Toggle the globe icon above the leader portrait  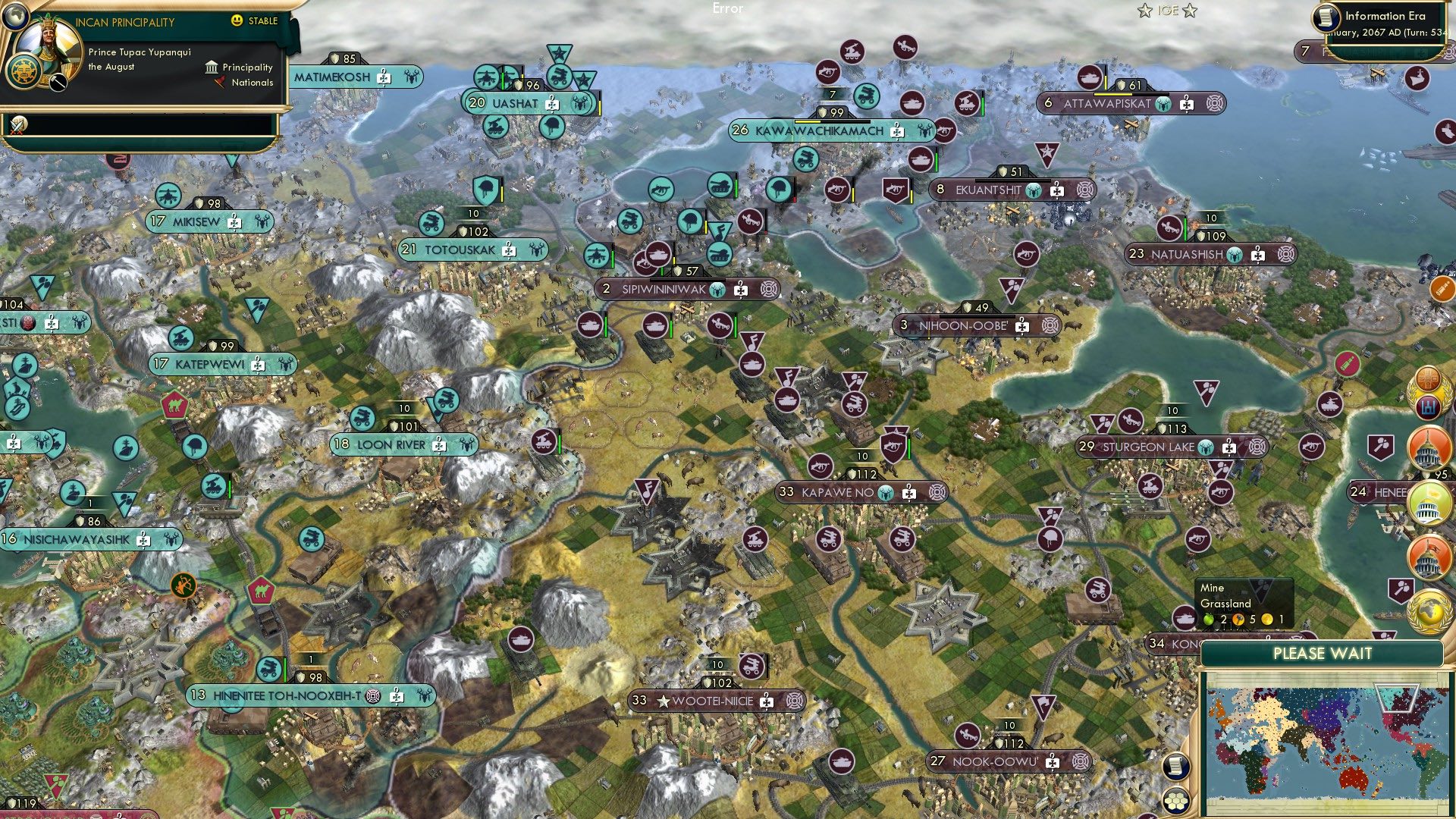(x=16, y=18)
